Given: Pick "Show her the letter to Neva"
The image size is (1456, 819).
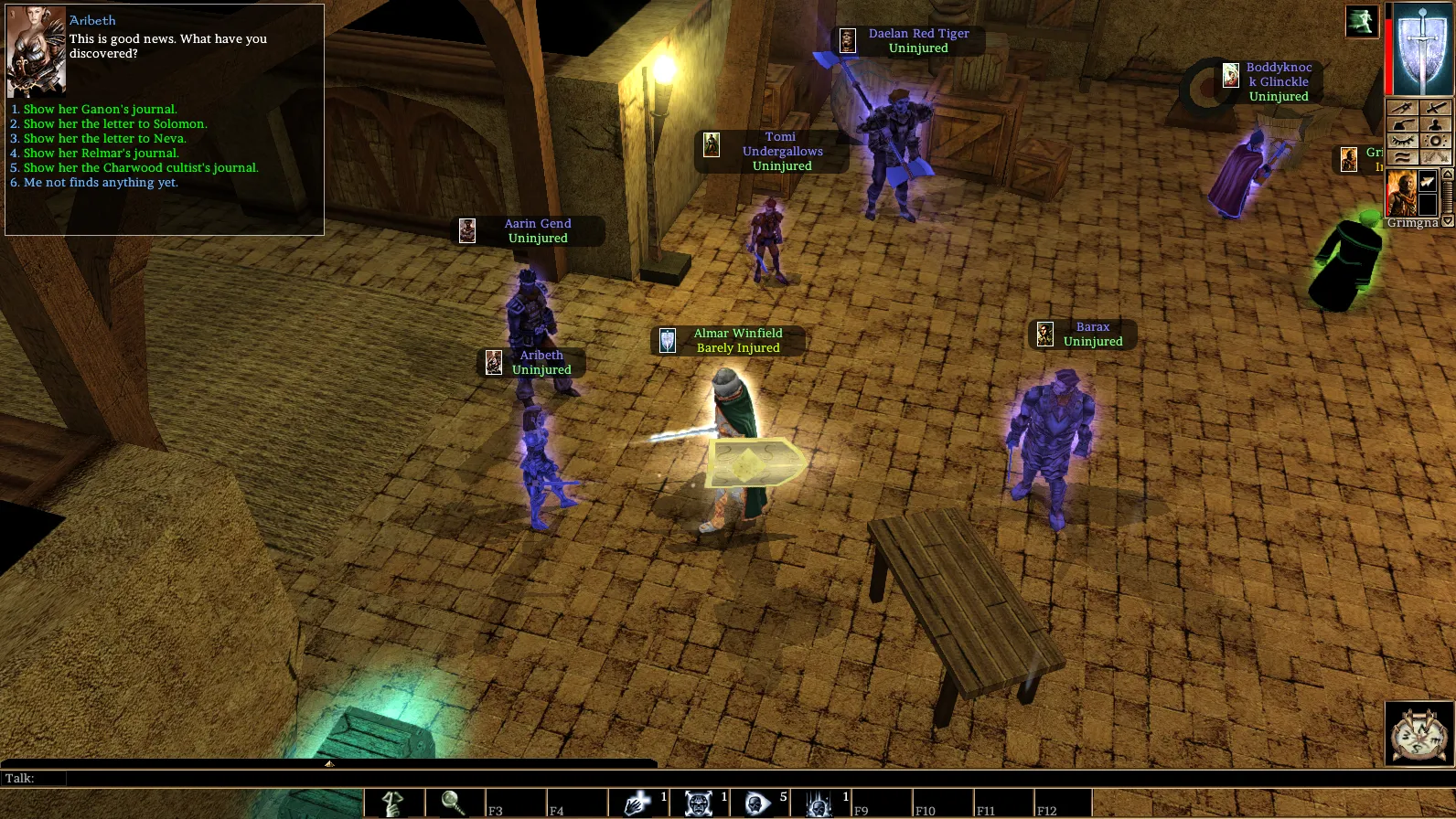Looking at the screenshot, I should (x=104, y=139).
